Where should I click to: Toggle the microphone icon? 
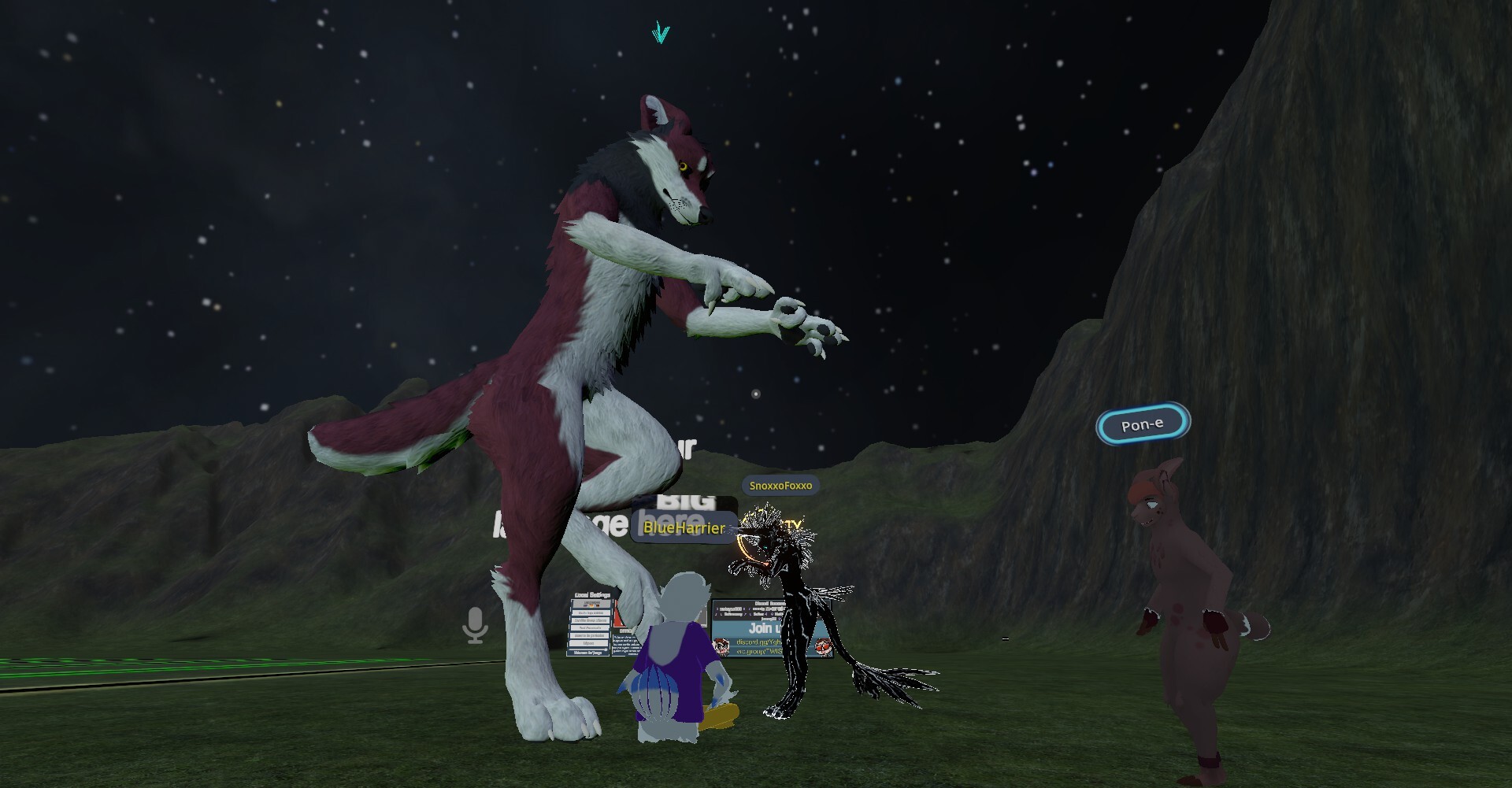tap(475, 625)
